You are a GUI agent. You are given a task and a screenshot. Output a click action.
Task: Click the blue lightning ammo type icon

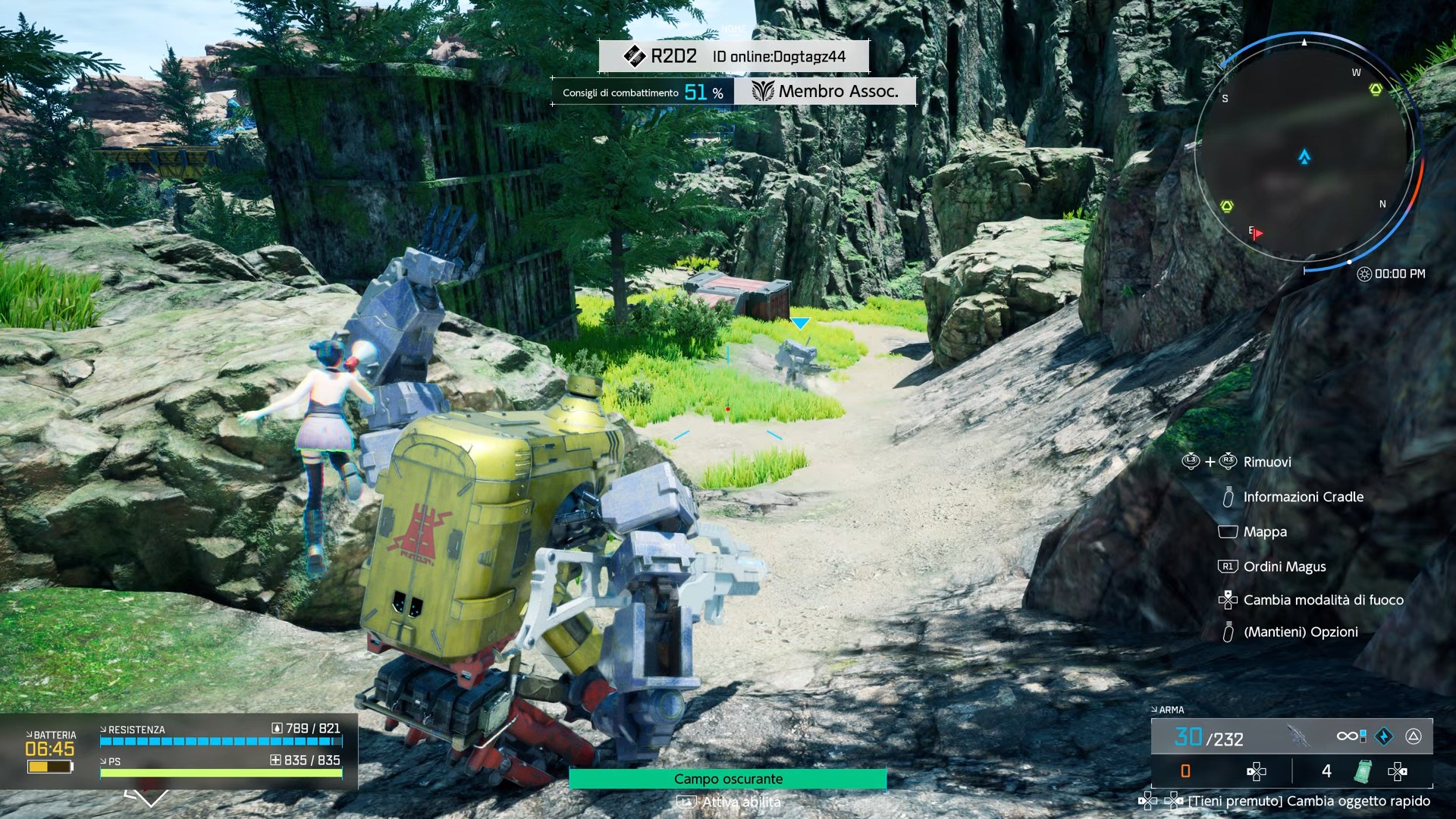pos(1384,736)
